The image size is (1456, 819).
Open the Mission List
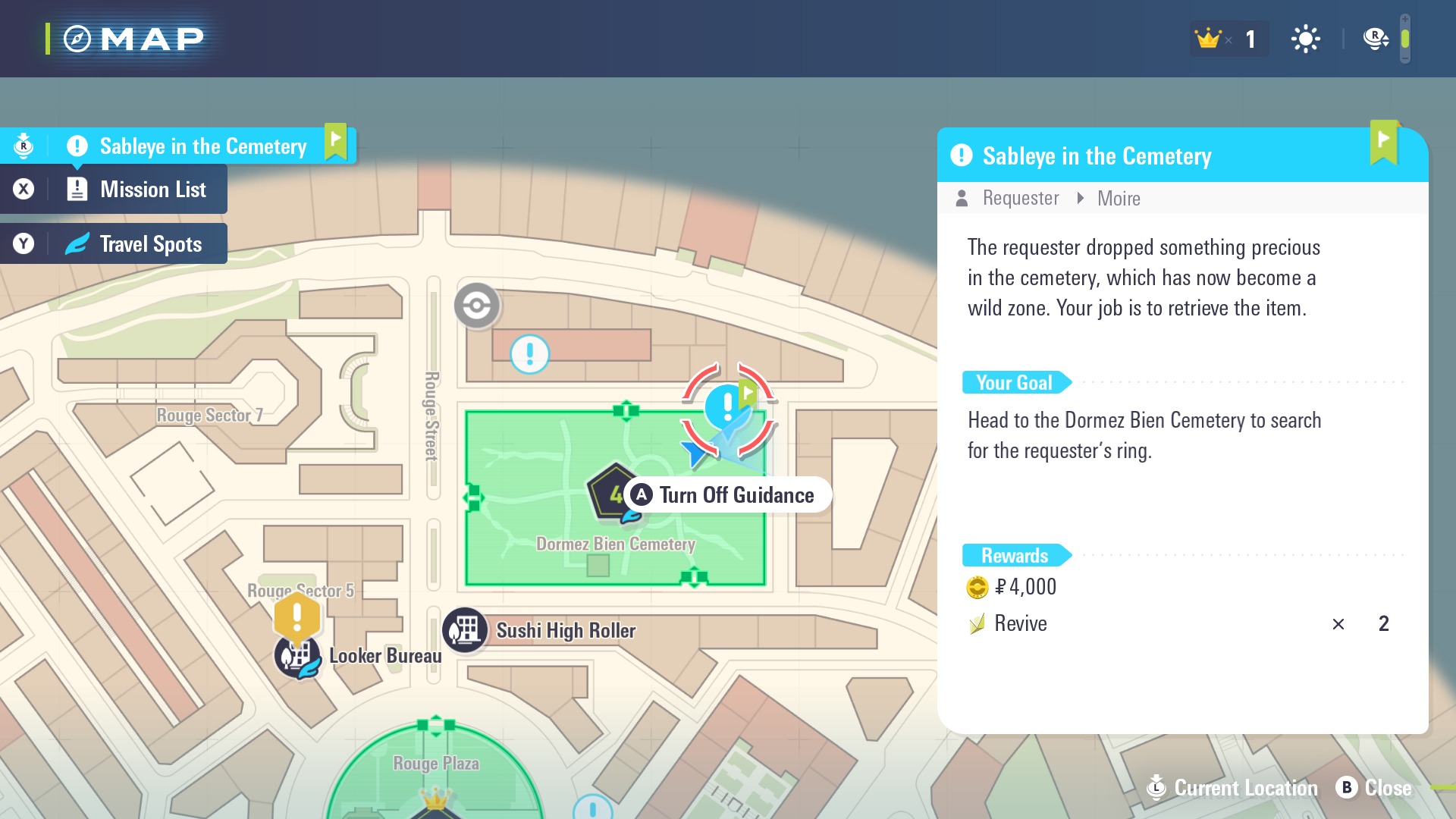tap(152, 190)
